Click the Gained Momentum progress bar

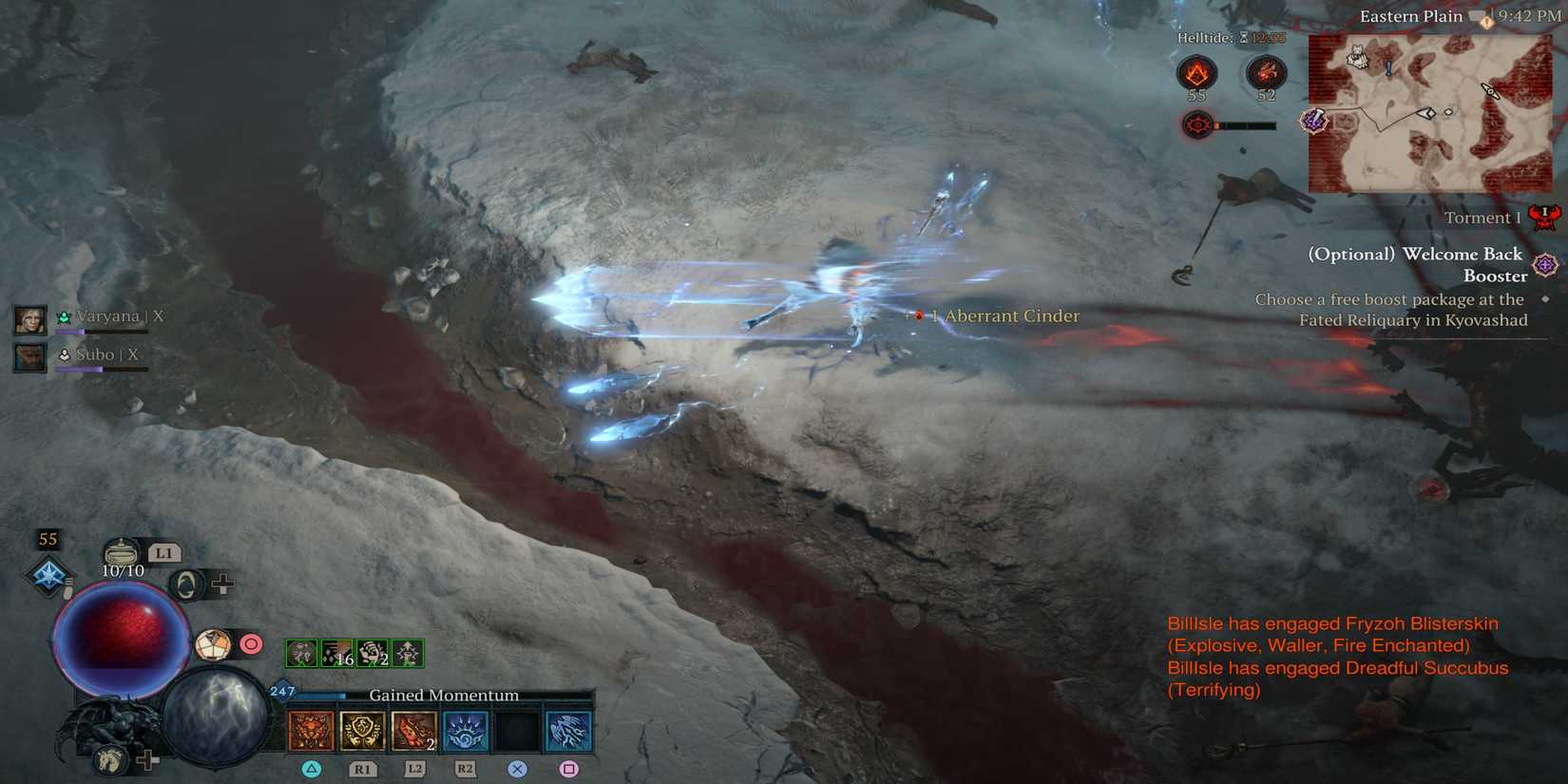(x=444, y=695)
